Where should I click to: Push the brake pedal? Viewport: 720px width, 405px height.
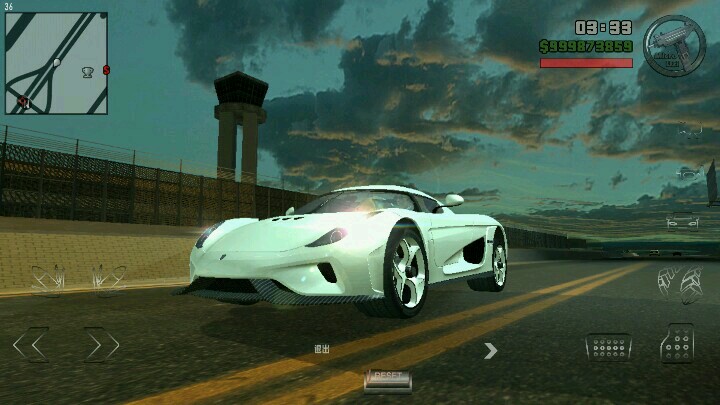click(608, 346)
